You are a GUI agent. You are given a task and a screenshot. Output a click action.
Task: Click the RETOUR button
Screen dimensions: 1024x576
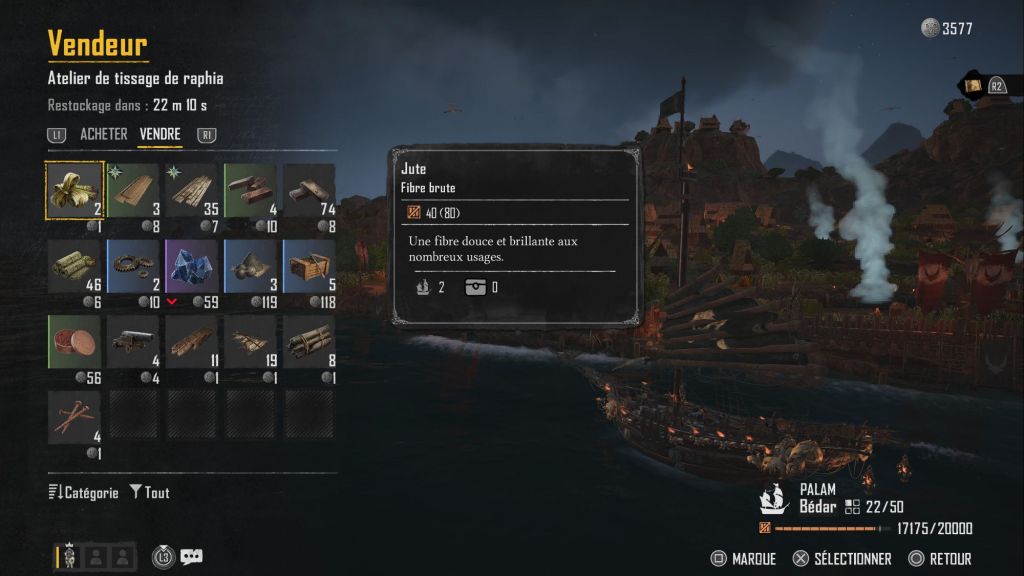(939, 559)
